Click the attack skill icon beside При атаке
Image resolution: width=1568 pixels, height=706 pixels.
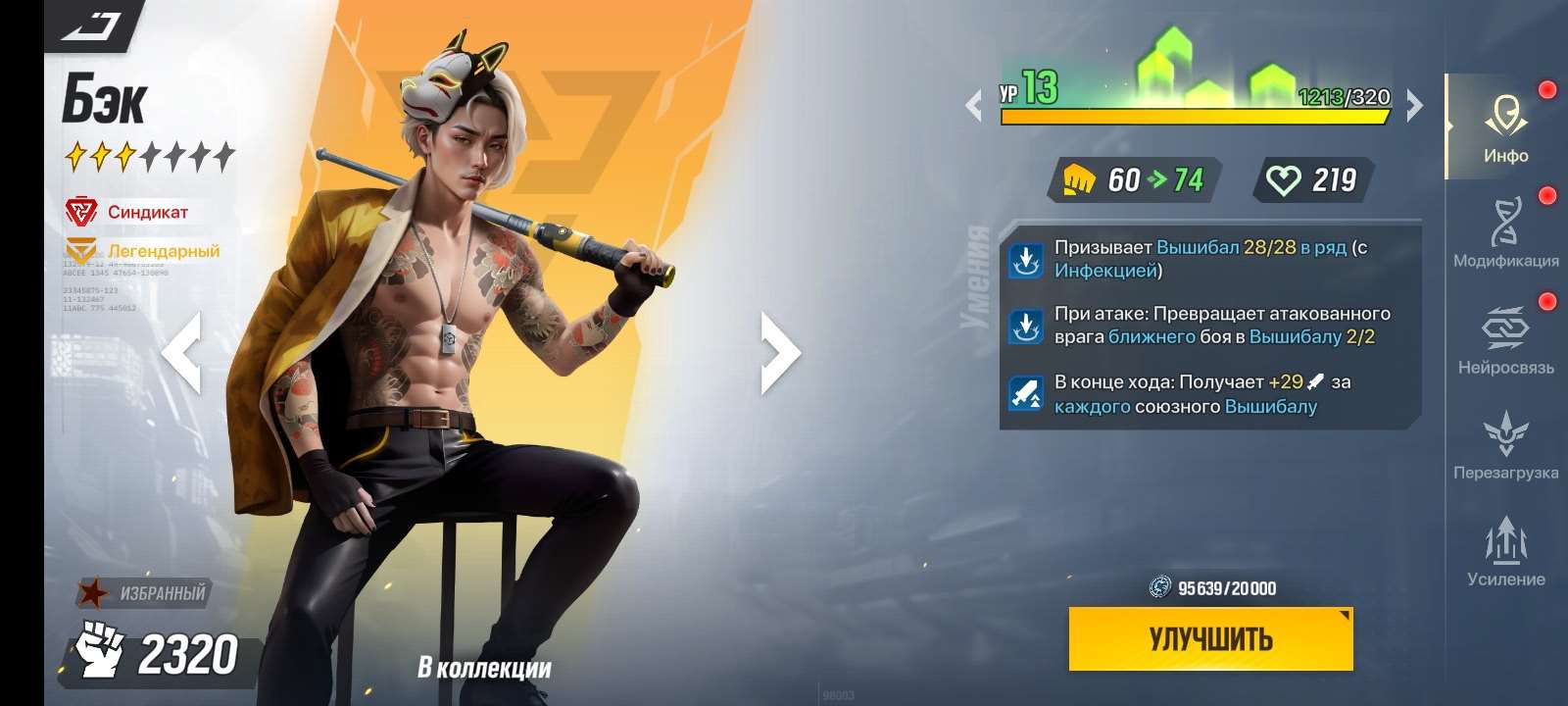[x=1027, y=327]
